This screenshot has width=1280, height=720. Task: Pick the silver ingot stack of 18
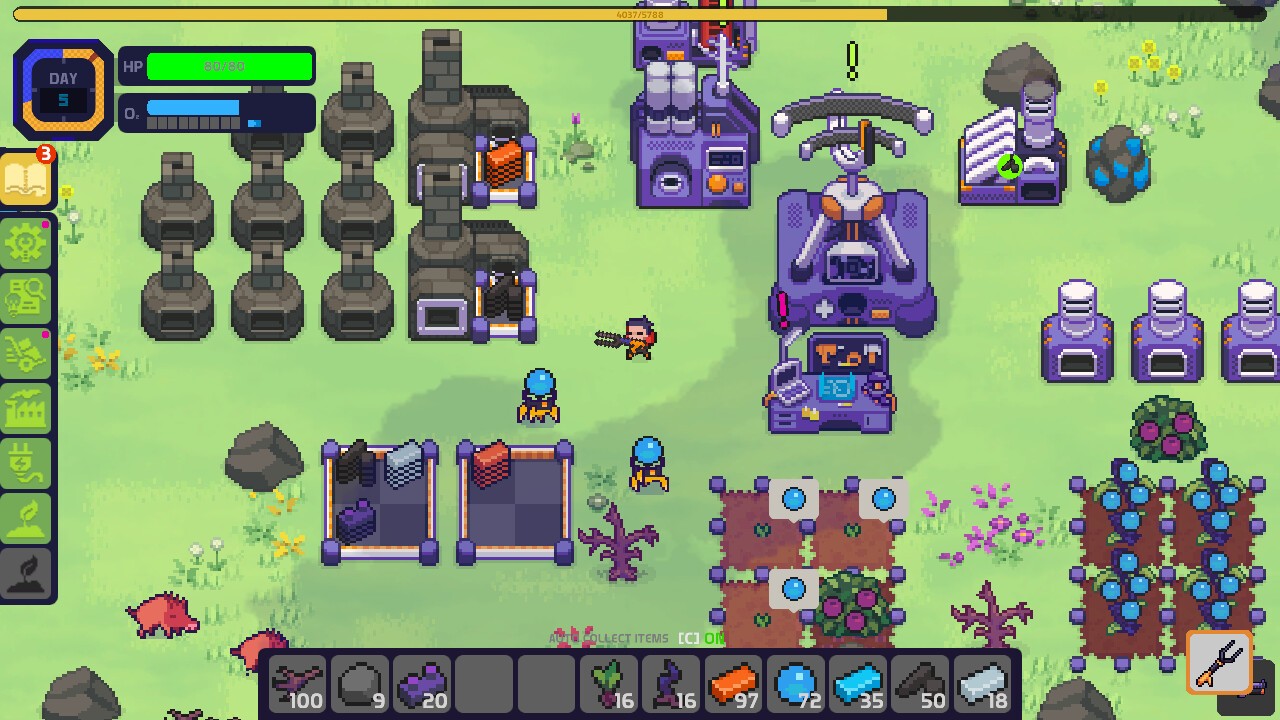coord(982,686)
